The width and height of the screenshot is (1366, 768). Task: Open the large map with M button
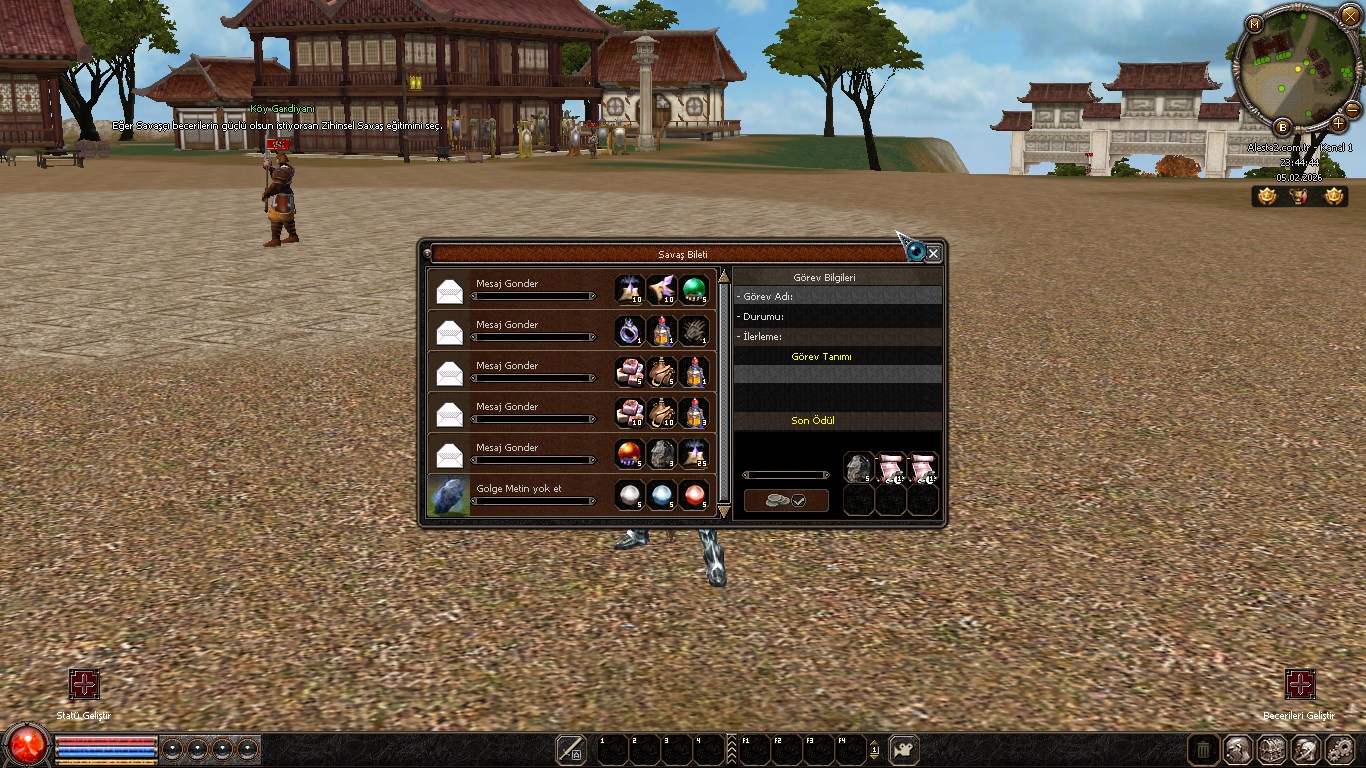coord(1255,24)
